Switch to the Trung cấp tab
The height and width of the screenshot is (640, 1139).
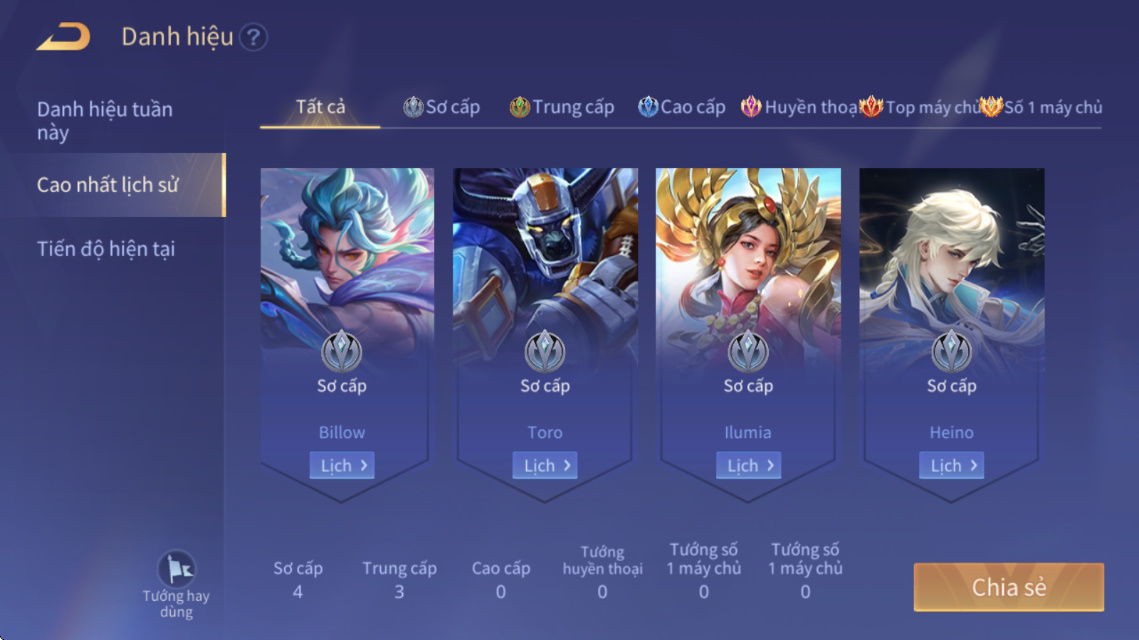pos(562,107)
